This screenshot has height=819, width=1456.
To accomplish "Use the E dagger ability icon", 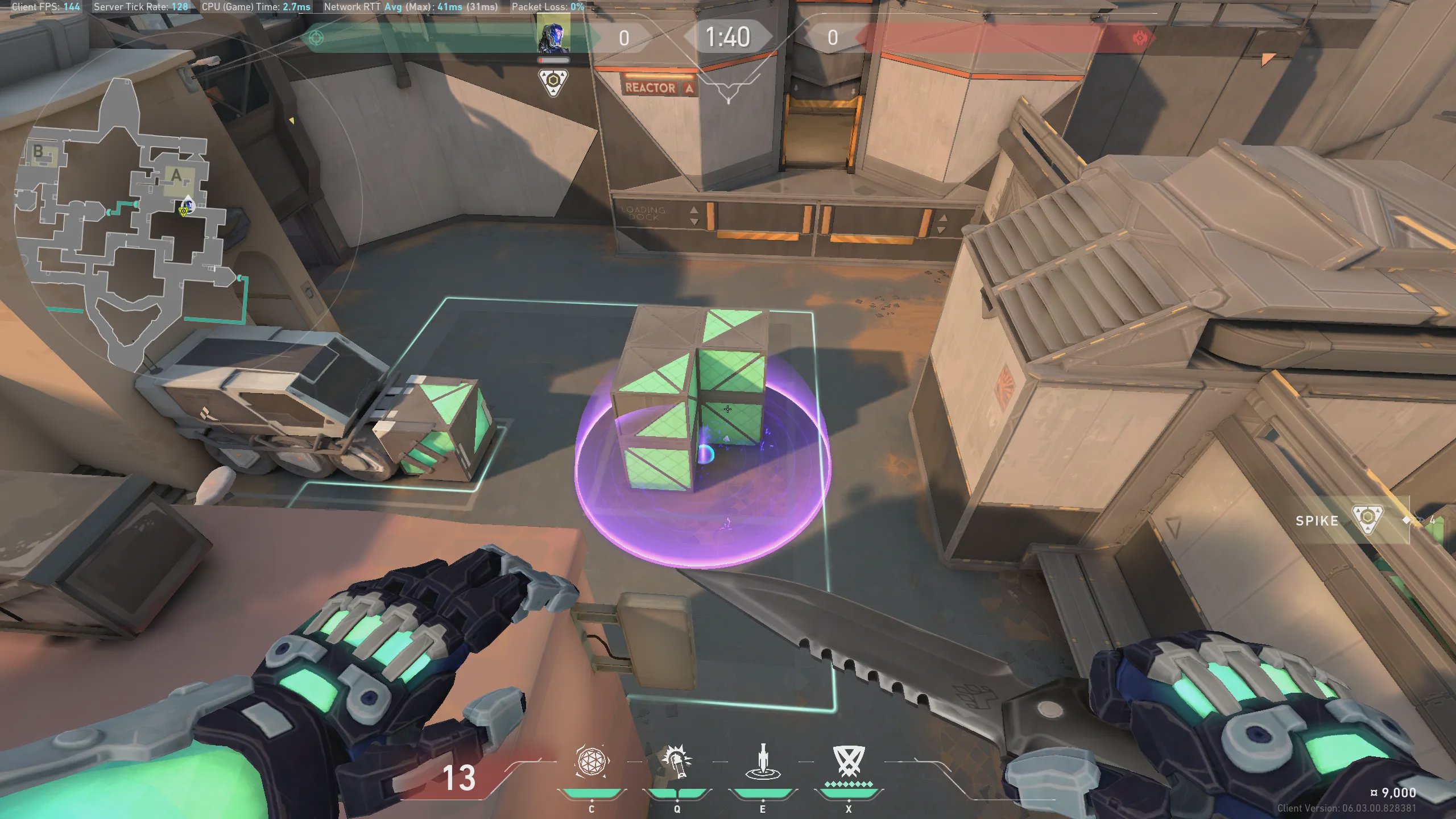I will (763, 762).
